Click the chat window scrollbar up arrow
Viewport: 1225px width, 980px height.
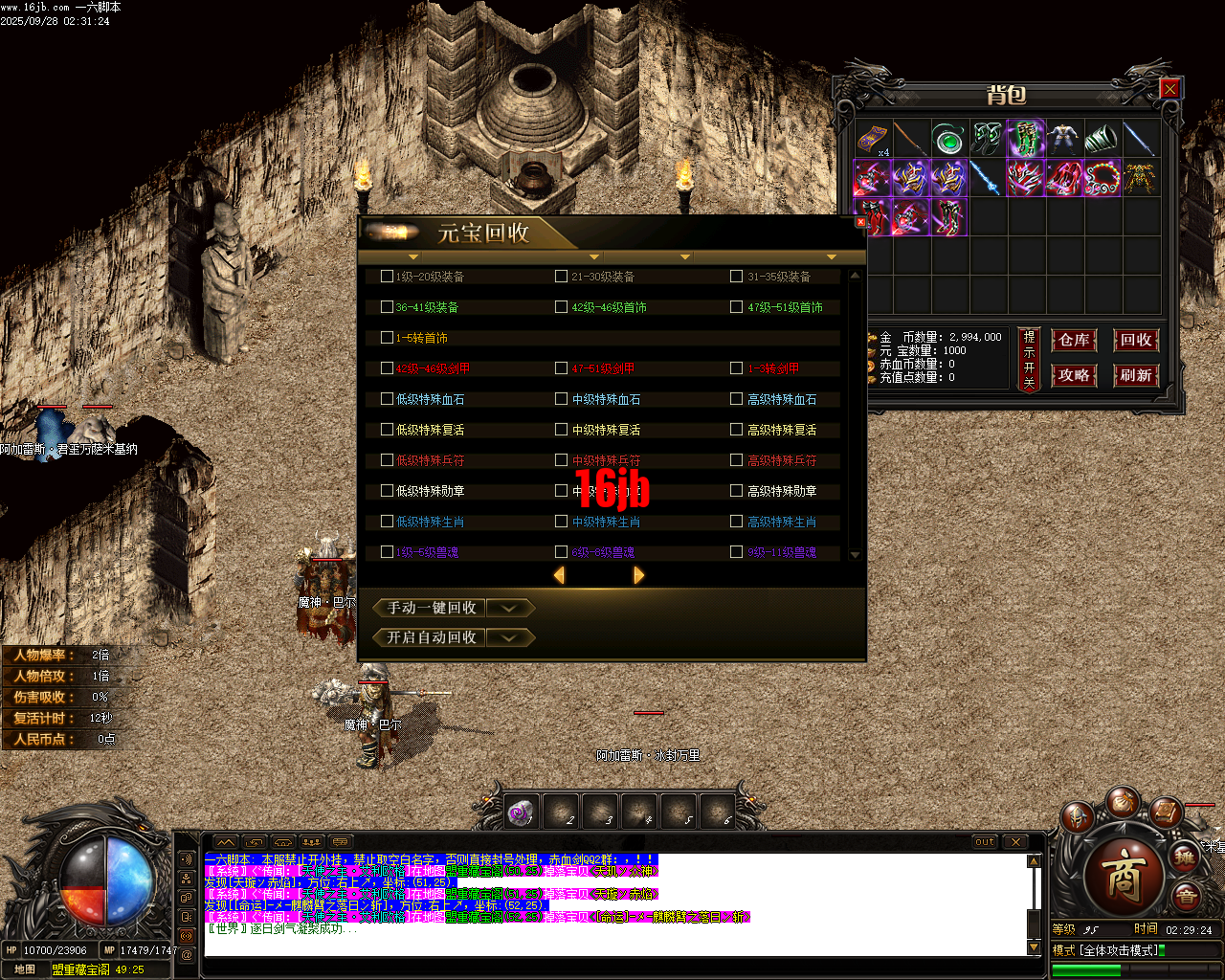(x=1033, y=859)
